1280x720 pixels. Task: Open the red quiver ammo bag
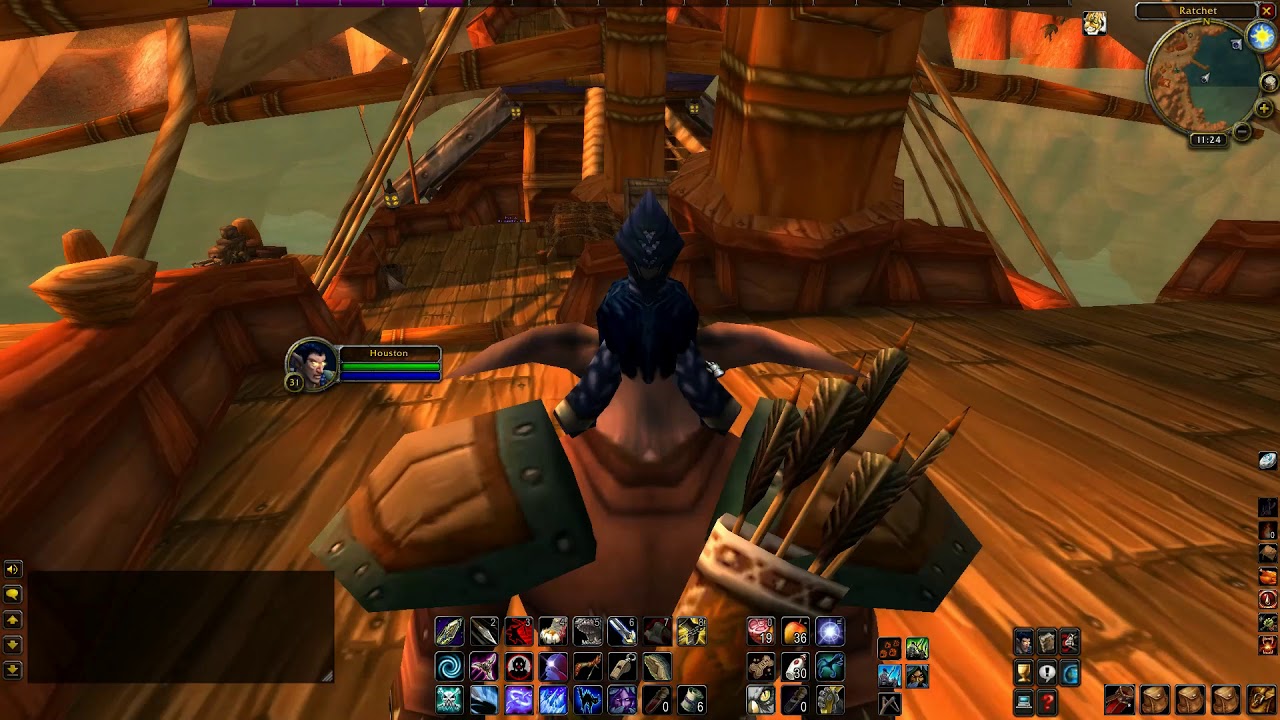click(x=1120, y=700)
